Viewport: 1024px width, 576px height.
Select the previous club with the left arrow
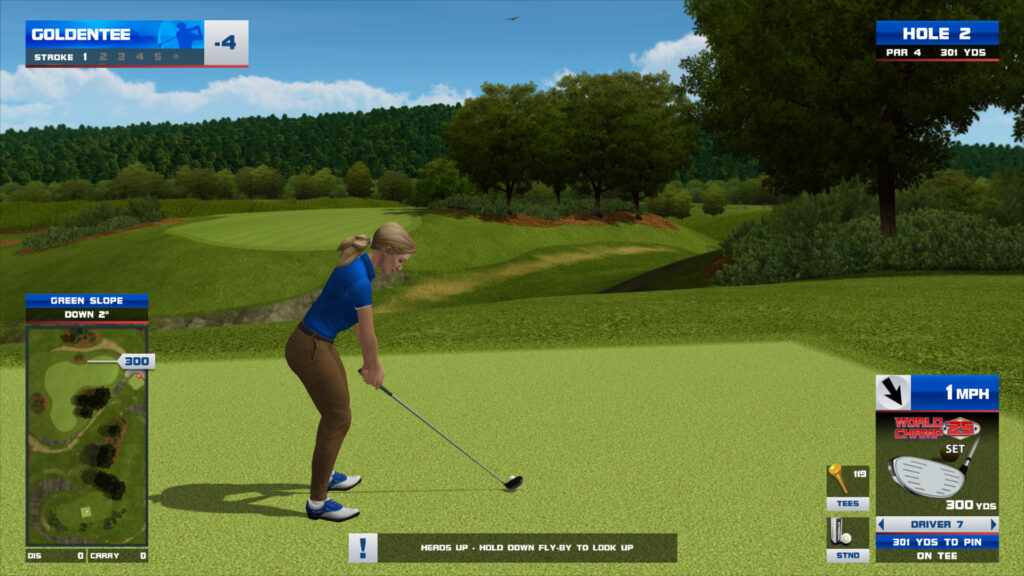tap(881, 524)
